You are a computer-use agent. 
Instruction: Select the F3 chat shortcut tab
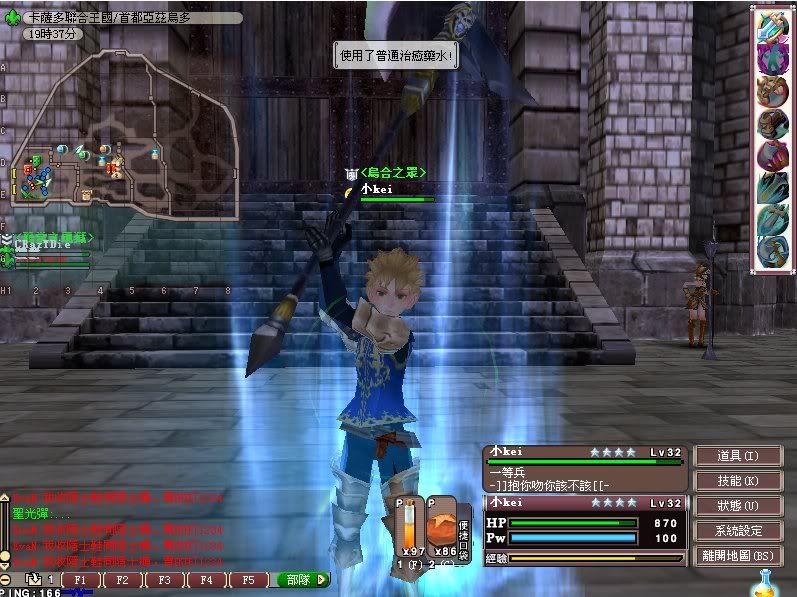point(164,579)
